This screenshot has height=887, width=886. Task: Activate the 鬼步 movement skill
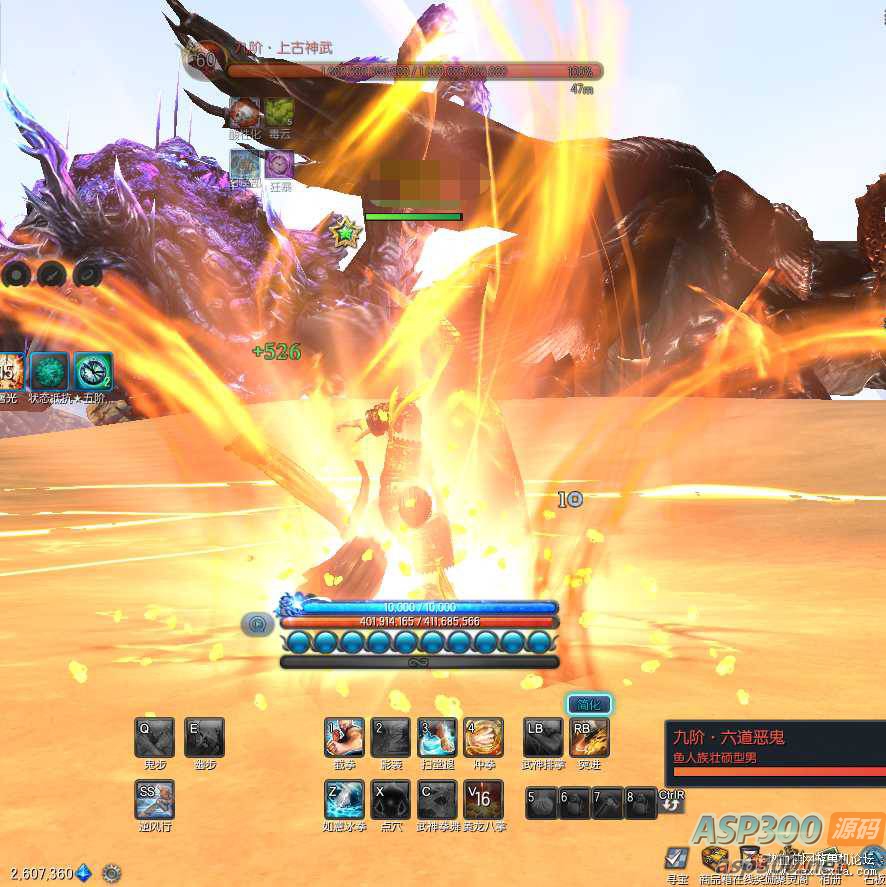[x=154, y=738]
